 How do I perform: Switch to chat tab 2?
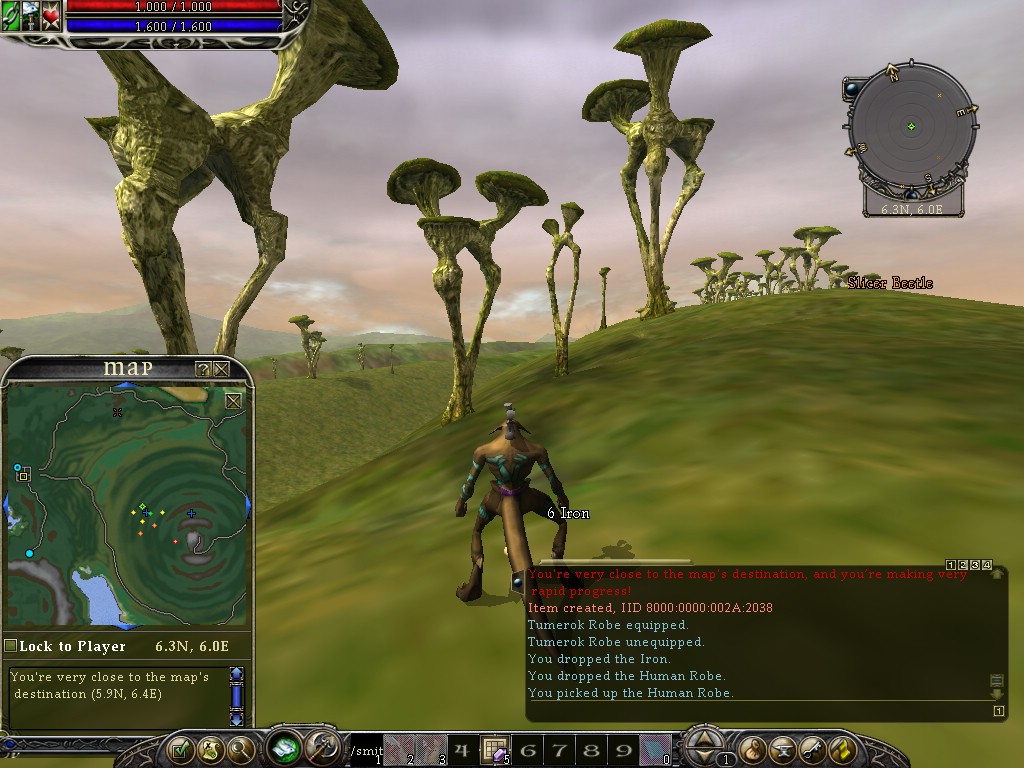click(x=962, y=566)
